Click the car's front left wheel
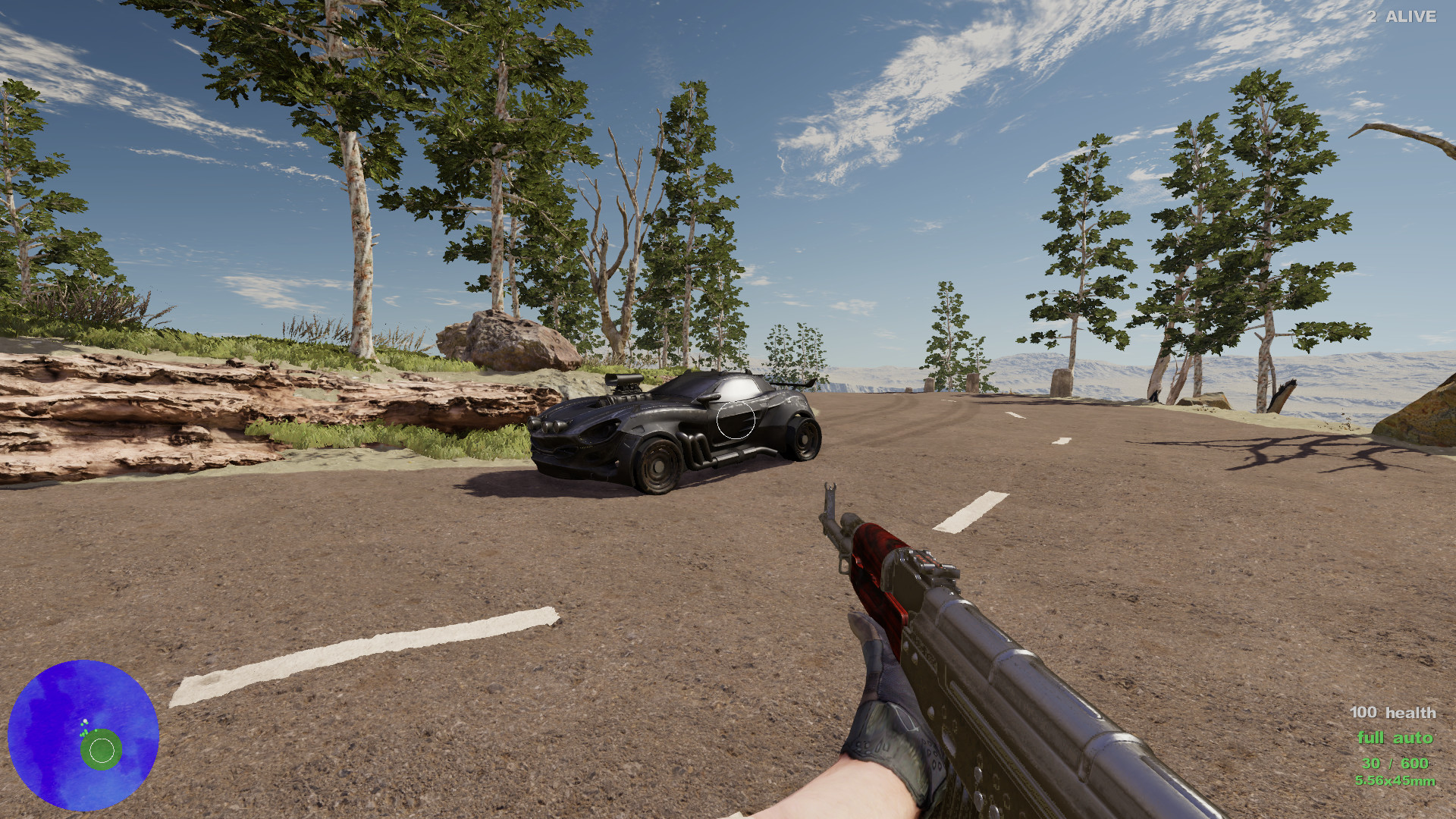Screen dimensions: 1456x819 [659, 467]
